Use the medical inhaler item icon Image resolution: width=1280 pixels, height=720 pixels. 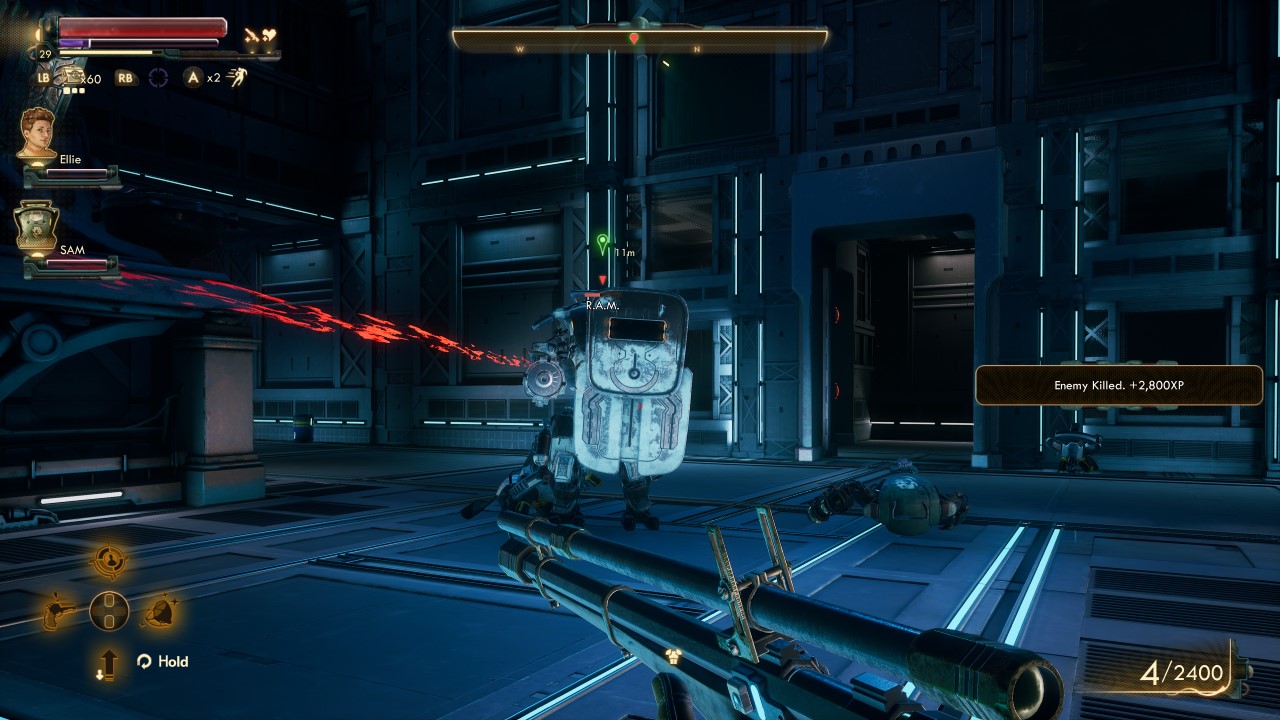click(72, 76)
